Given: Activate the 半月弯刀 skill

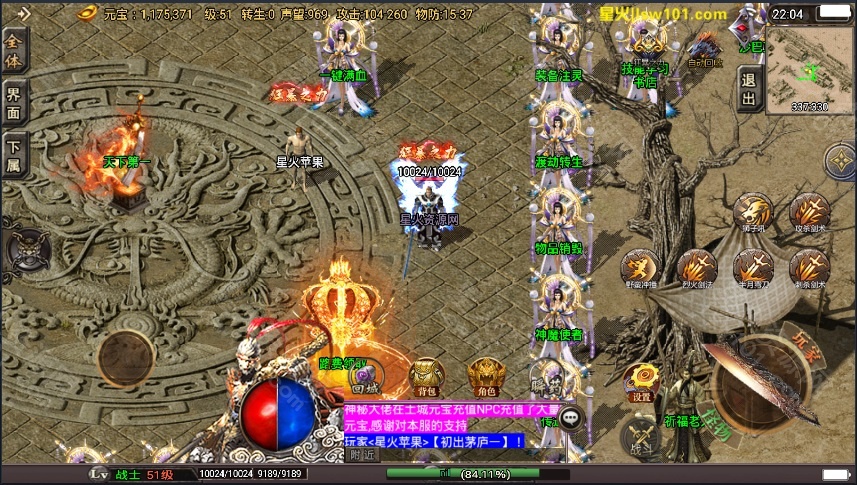Looking at the screenshot, I should [753, 268].
